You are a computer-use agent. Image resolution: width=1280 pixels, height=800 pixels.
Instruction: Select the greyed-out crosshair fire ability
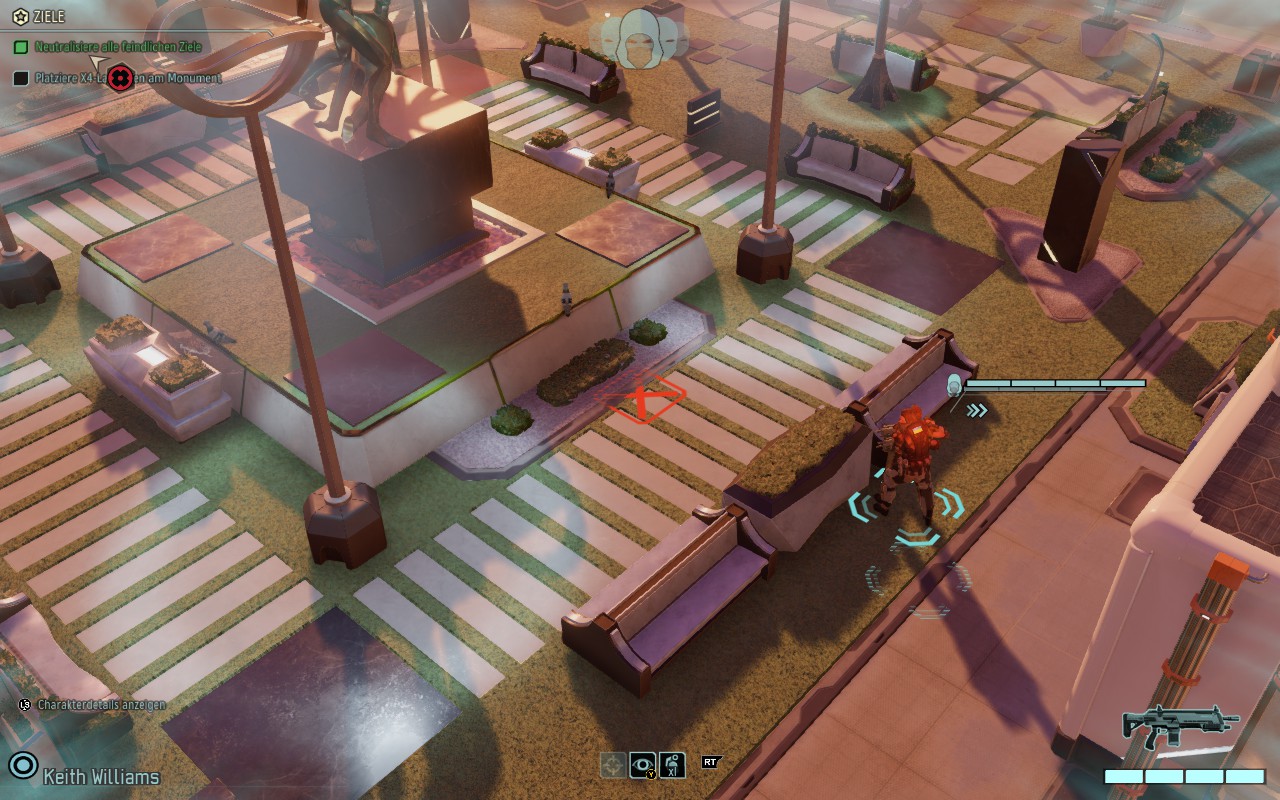click(x=613, y=765)
